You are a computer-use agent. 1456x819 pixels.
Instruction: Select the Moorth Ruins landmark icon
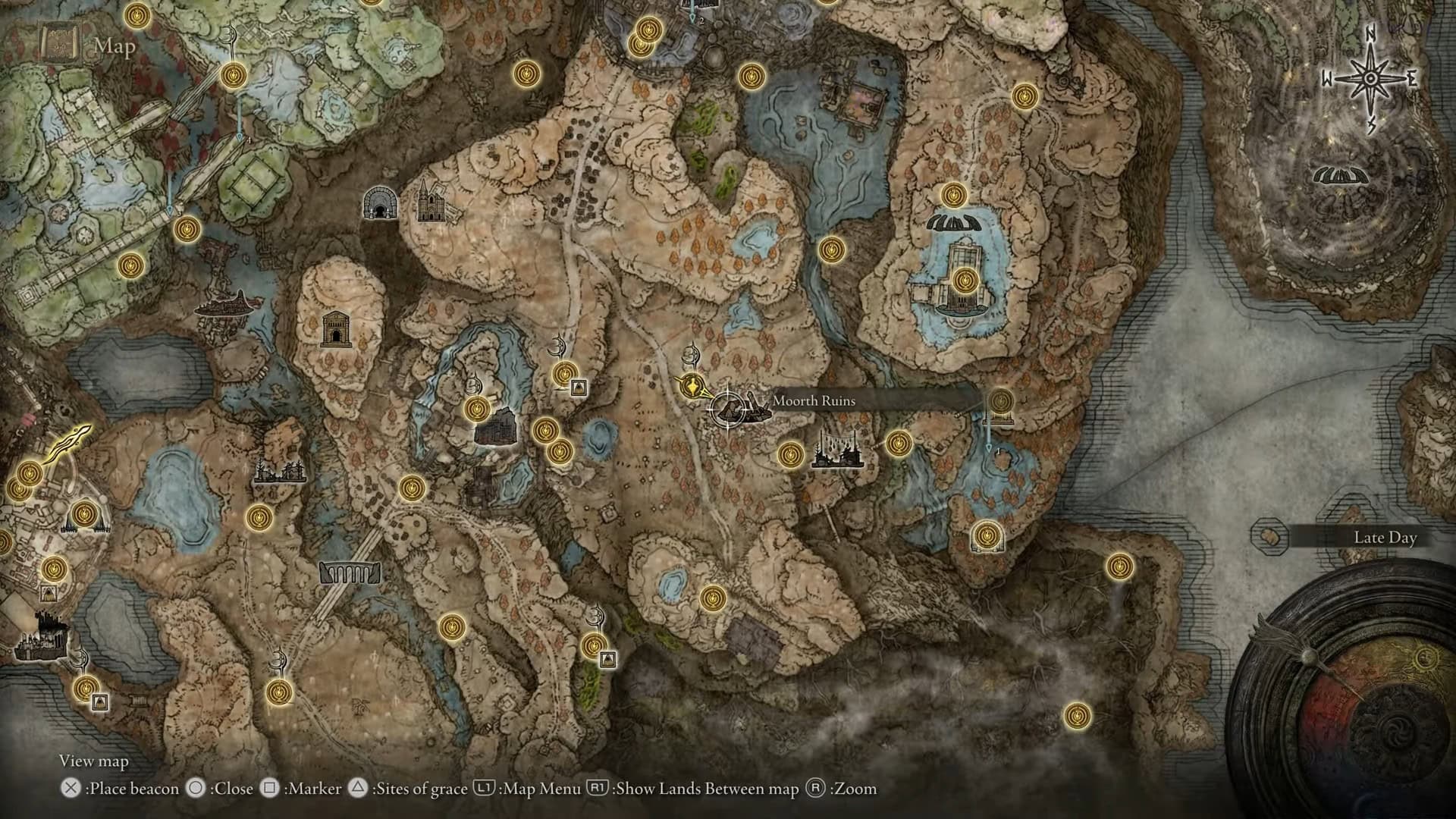tap(749, 409)
